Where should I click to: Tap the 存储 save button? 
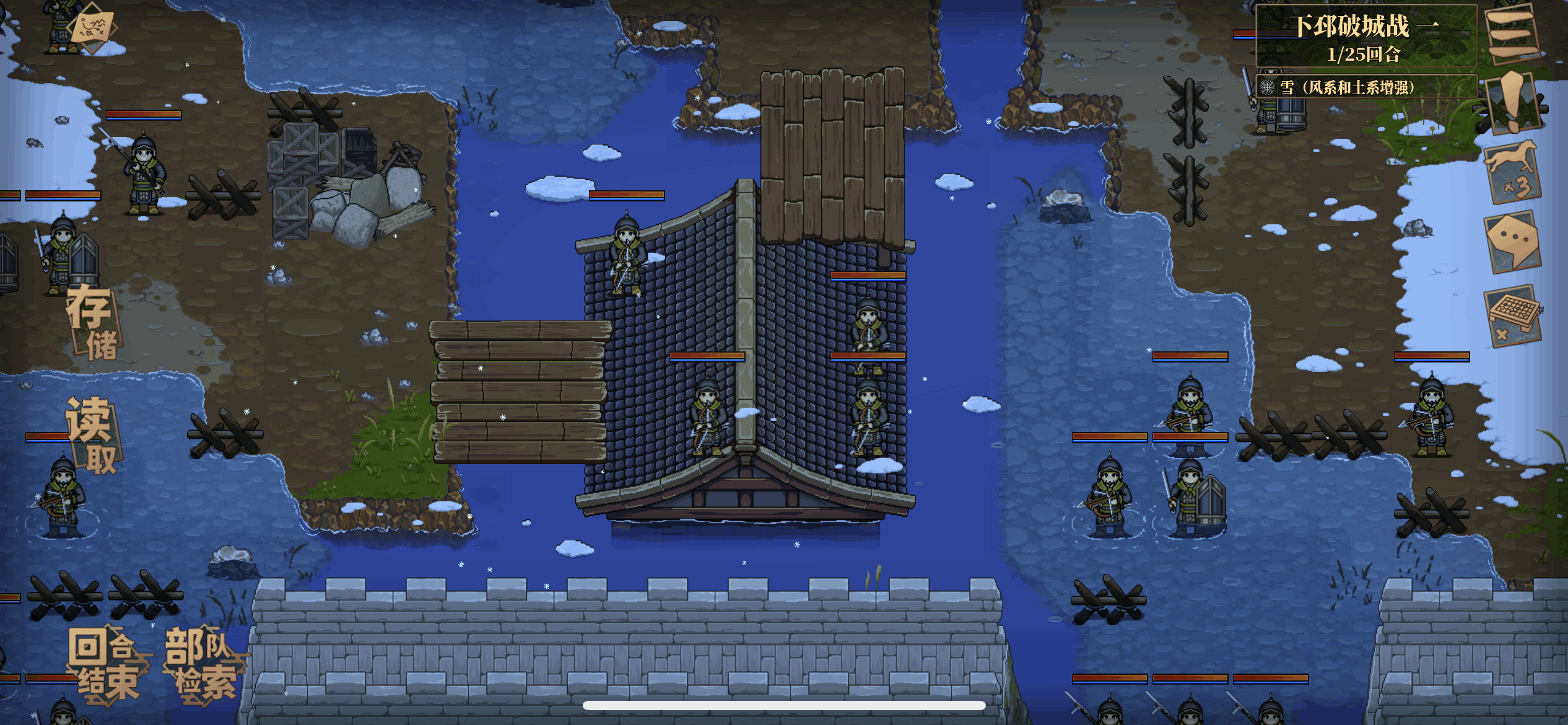pos(93,322)
